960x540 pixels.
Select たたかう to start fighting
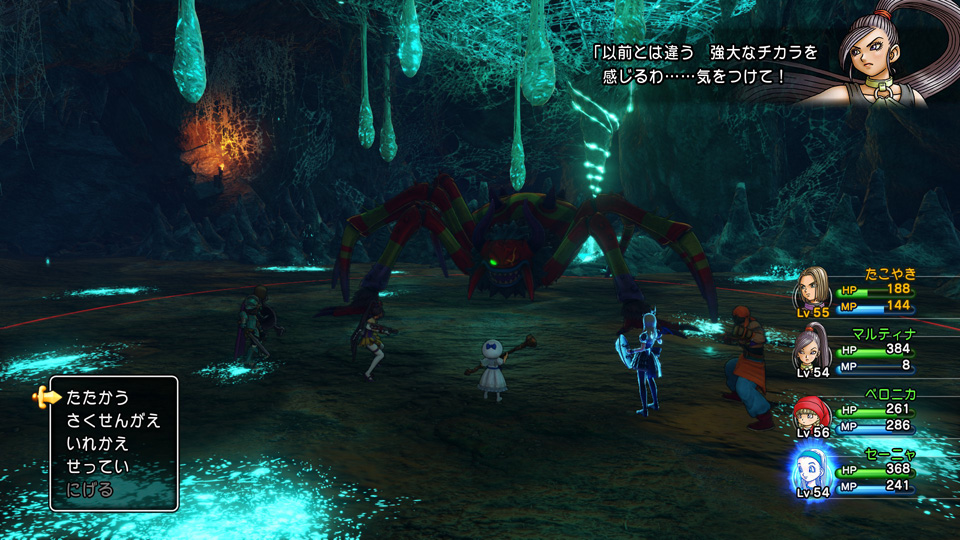pyautogui.click(x=98, y=397)
